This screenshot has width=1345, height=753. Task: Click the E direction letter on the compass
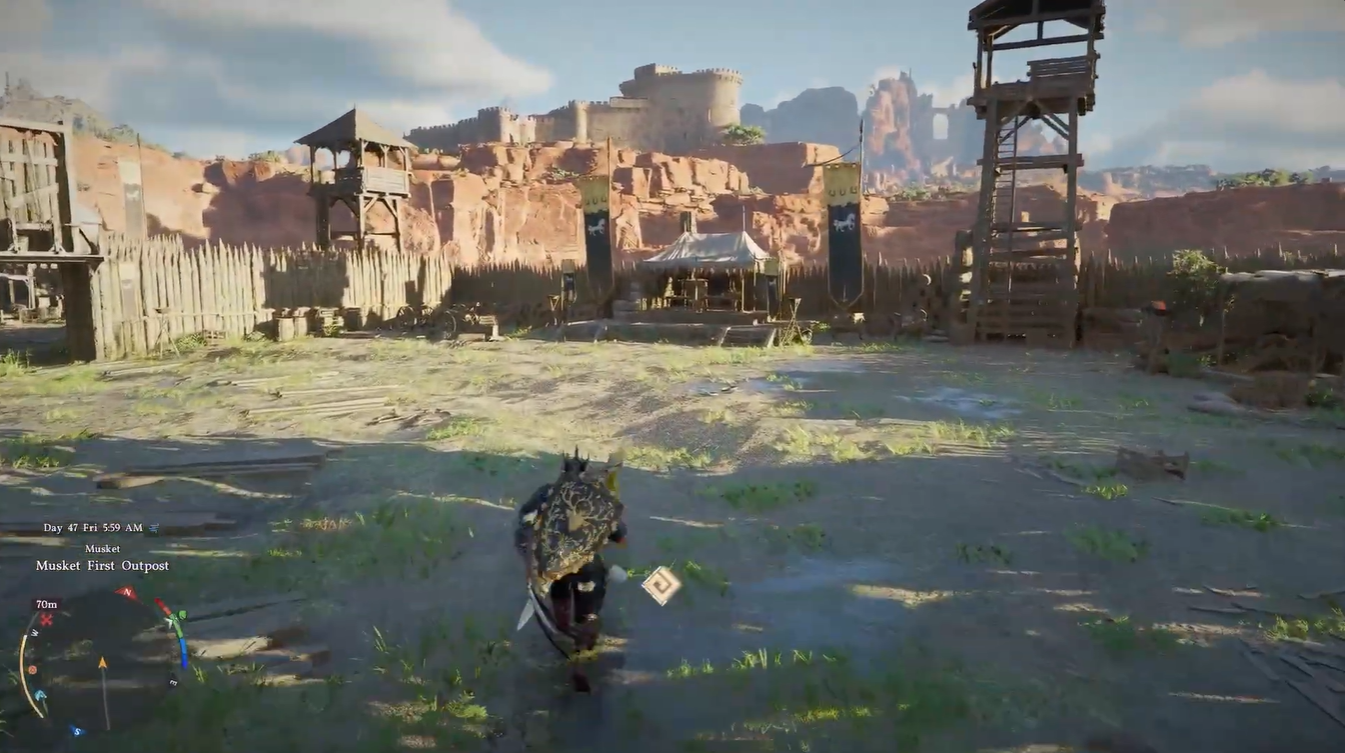[x=172, y=681]
